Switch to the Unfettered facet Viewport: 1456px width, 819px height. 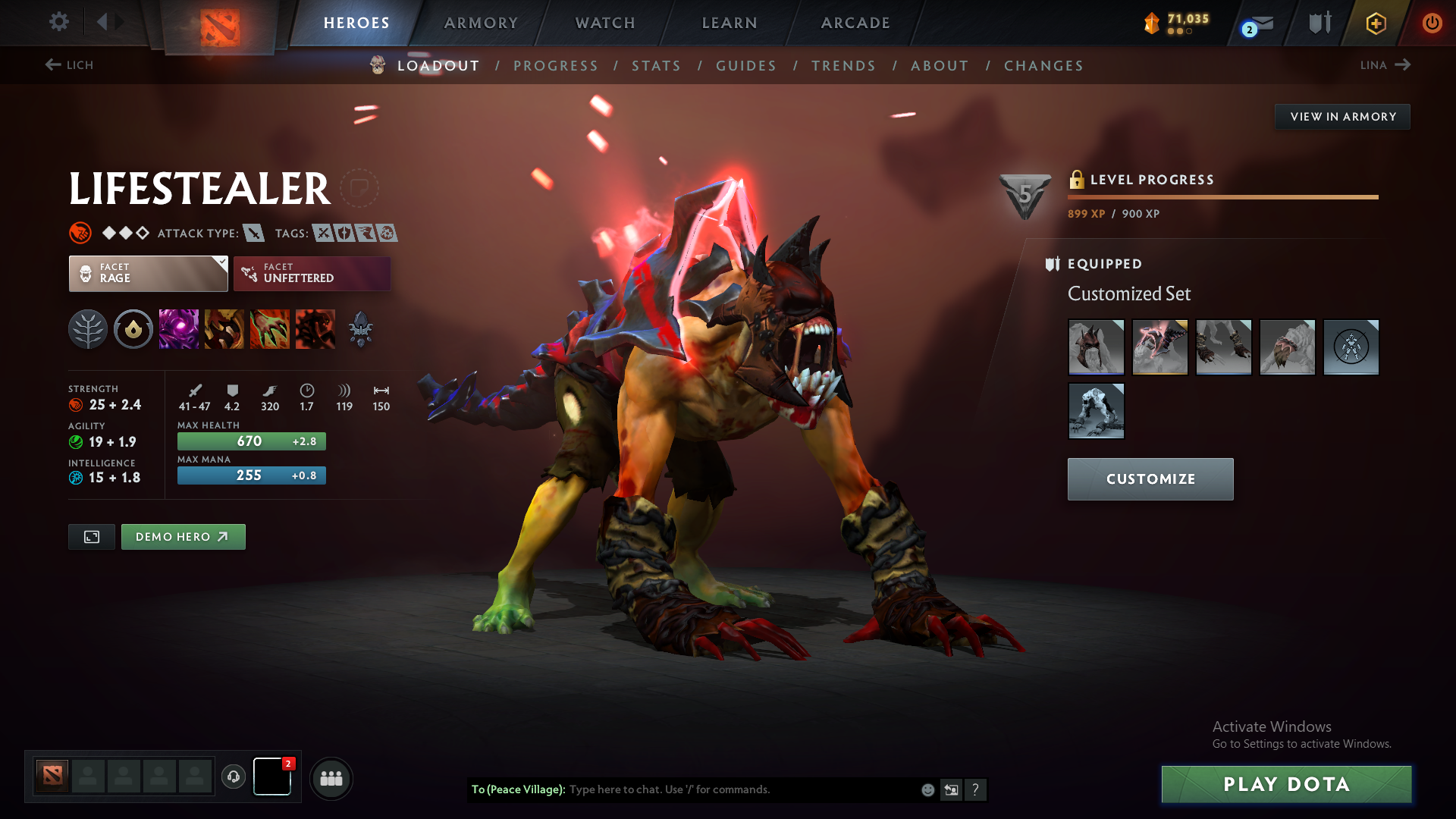tap(311, 274)
